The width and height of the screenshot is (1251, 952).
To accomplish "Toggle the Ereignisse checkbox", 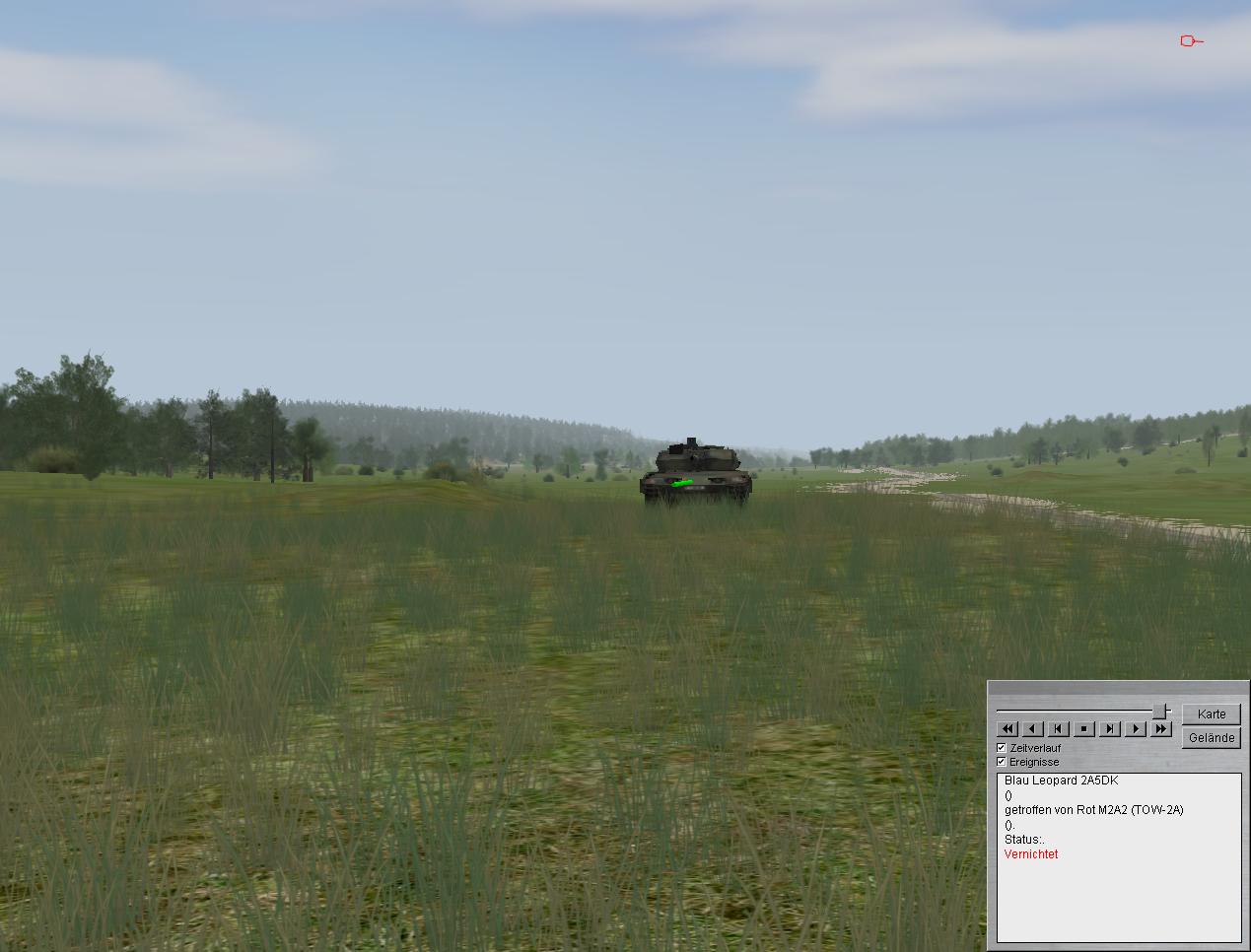I will point(1002,762).
